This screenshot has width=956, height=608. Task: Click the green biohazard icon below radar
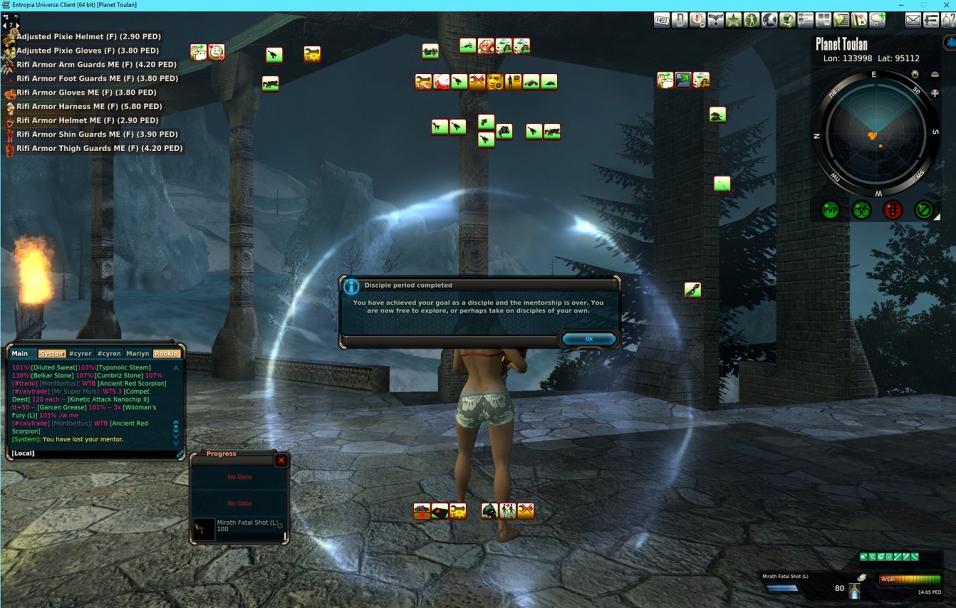[x=861, y=210]
